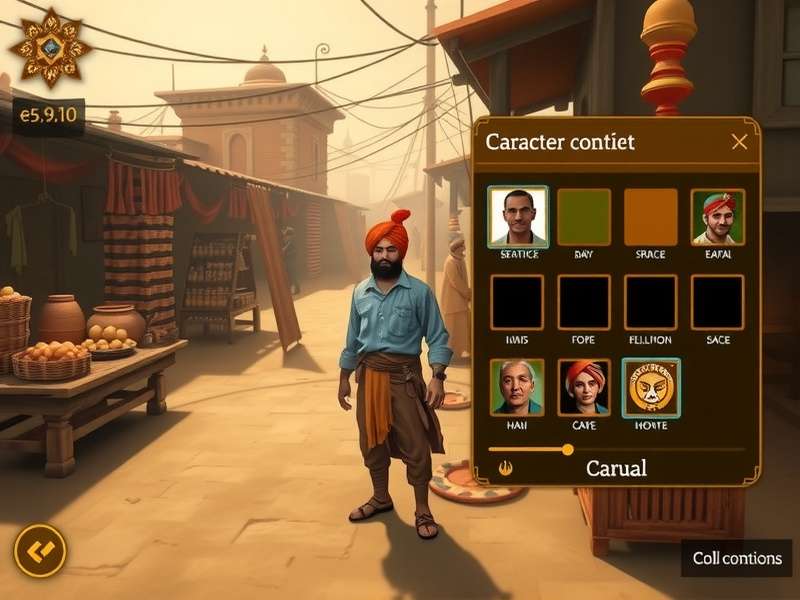Select the empty SACE slot
The image size is (800, 600).
click(717, 302)
